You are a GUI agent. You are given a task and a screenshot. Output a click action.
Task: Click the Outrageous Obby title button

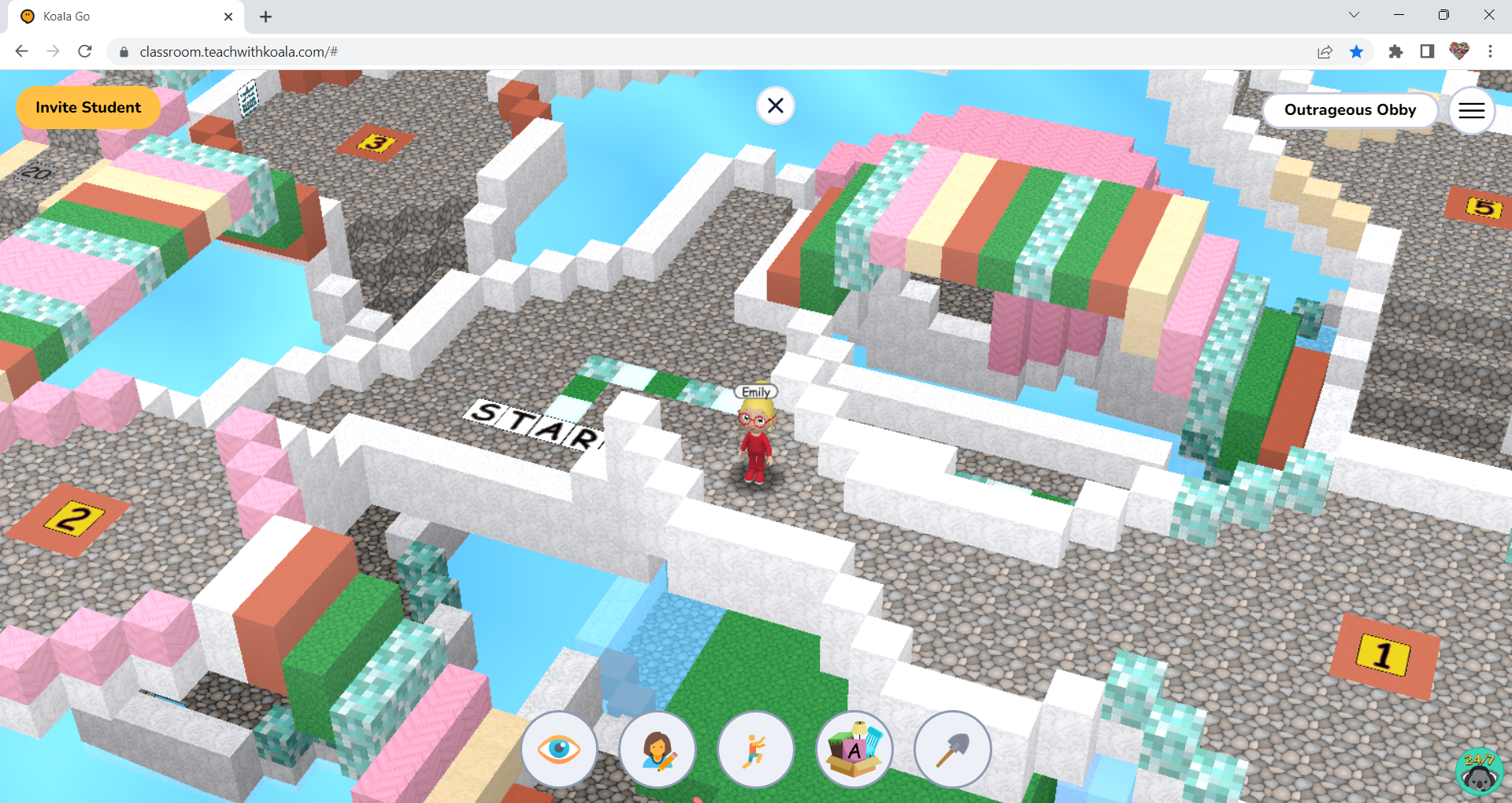tap(1349, 109)
